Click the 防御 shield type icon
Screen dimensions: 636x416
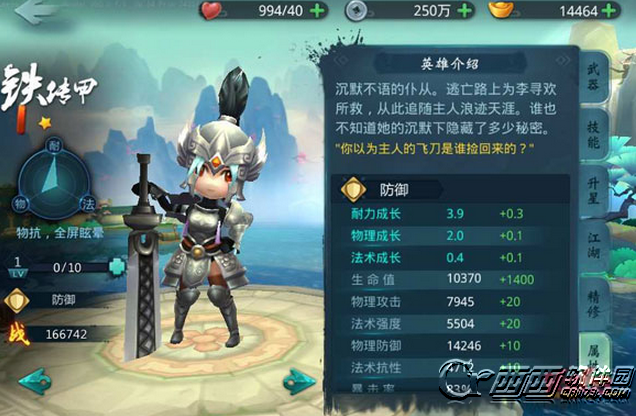click(x=17, y=298)
